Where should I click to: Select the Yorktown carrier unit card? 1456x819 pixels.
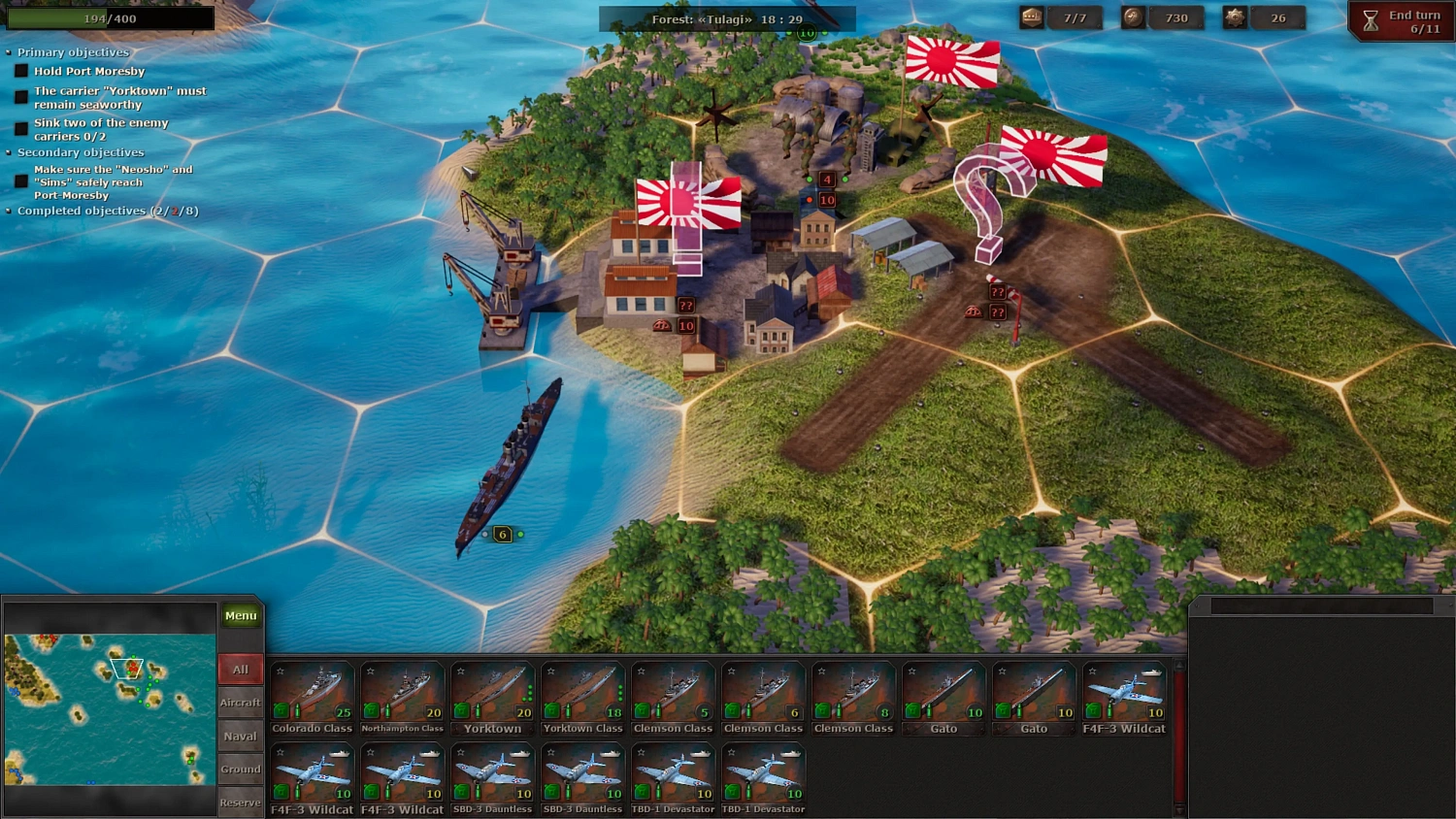click(x=492, y=694)
